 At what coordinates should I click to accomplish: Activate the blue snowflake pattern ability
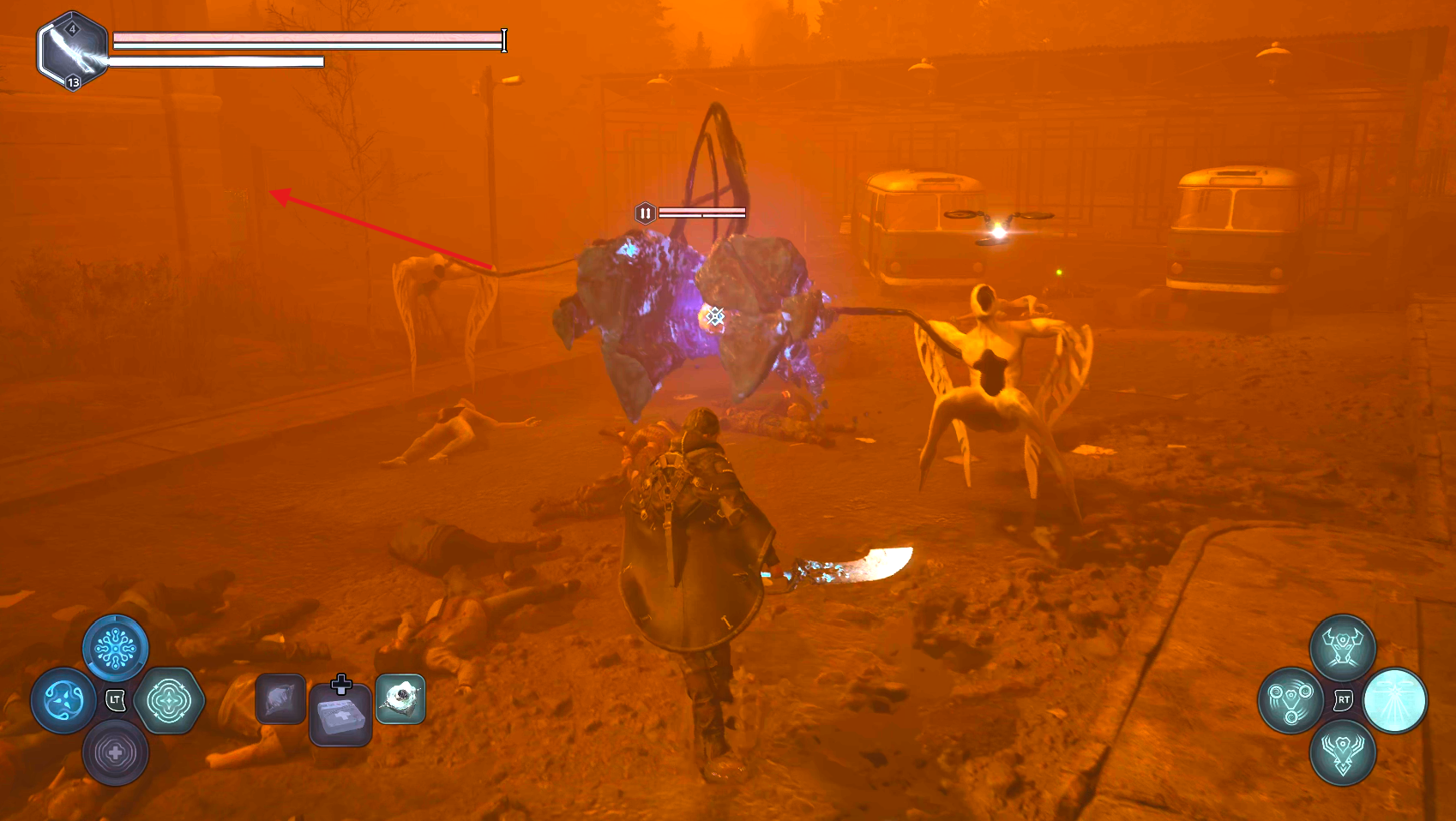click(116, 648)
